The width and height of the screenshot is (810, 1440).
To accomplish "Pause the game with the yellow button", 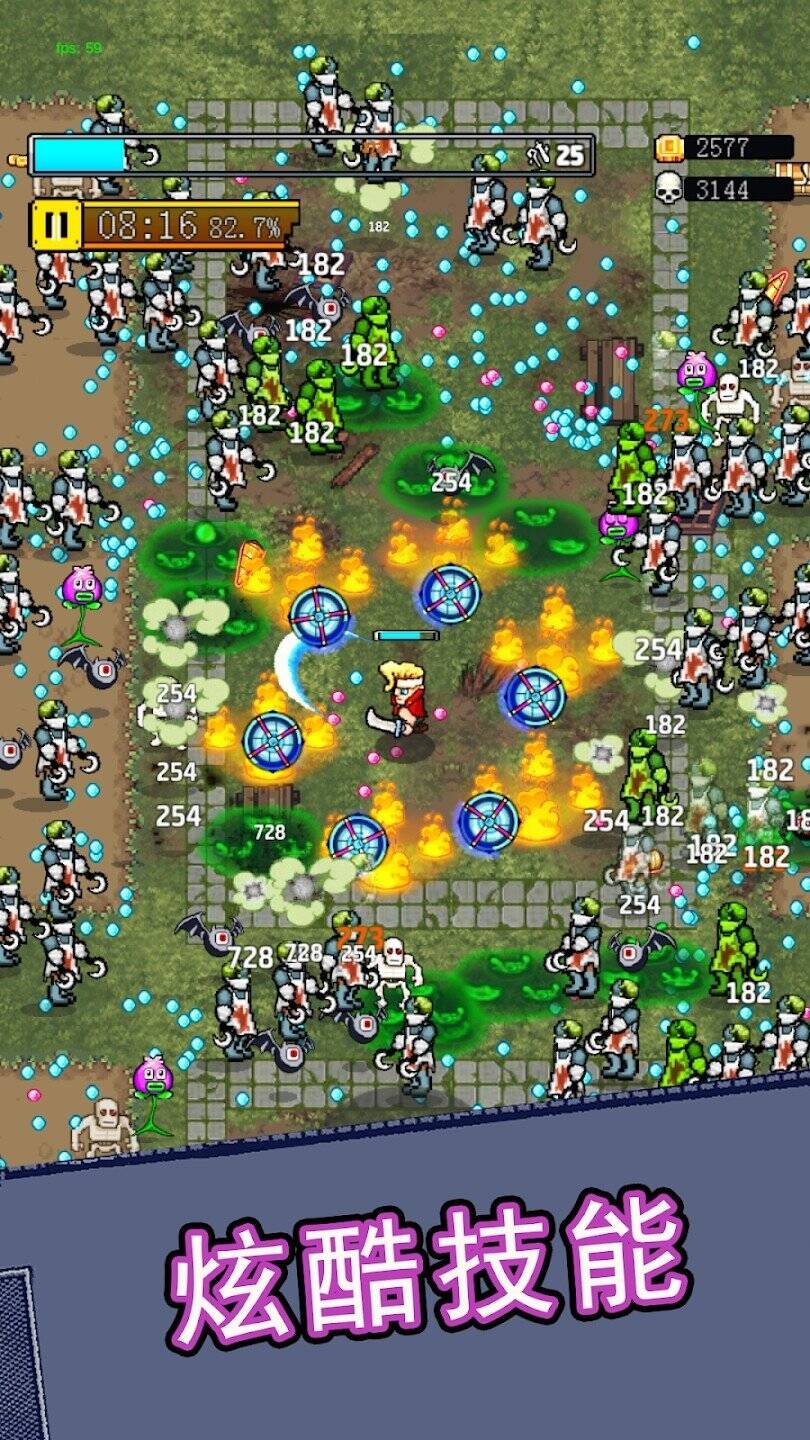I will click(x=56, y=224).
